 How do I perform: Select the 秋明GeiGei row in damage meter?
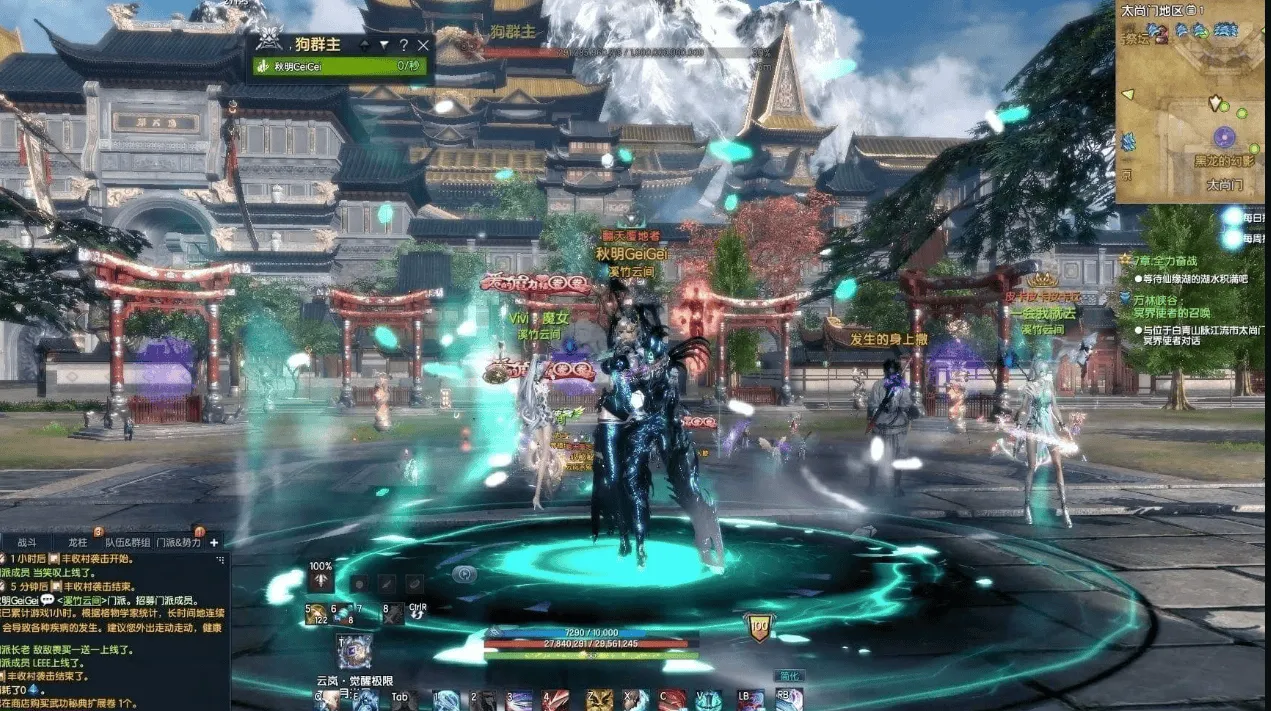(340, 67)
